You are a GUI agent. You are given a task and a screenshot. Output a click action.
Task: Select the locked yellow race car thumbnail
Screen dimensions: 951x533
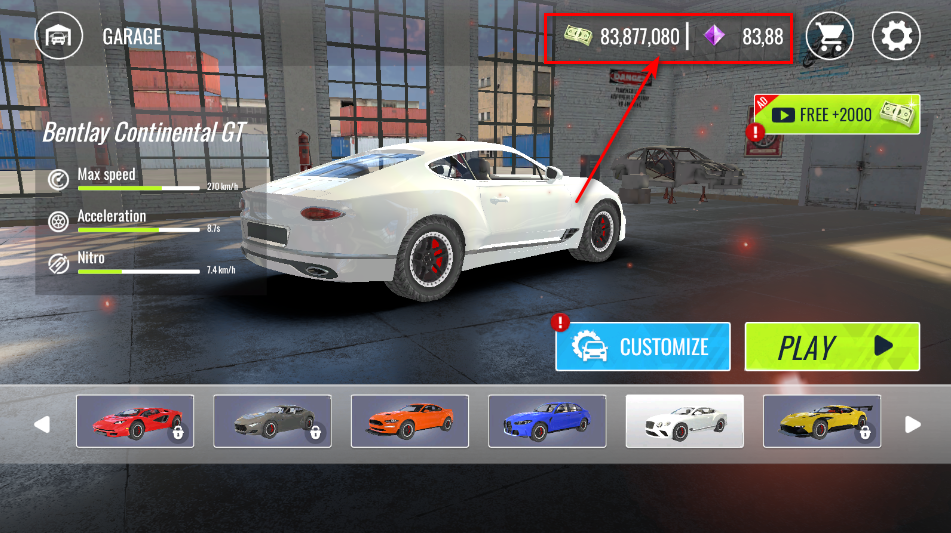(822, 421)
